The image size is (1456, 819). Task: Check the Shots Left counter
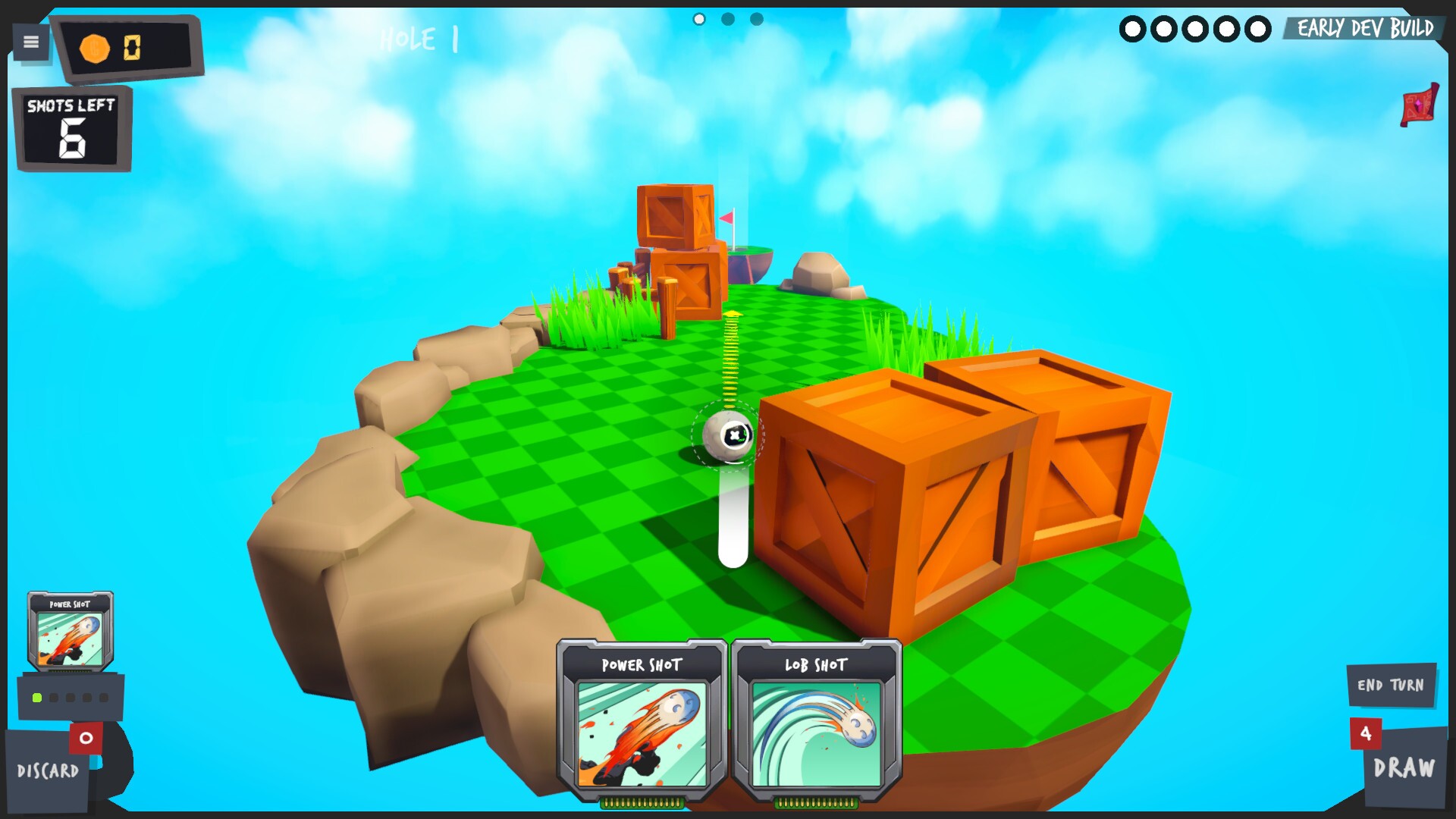(72, 129)
